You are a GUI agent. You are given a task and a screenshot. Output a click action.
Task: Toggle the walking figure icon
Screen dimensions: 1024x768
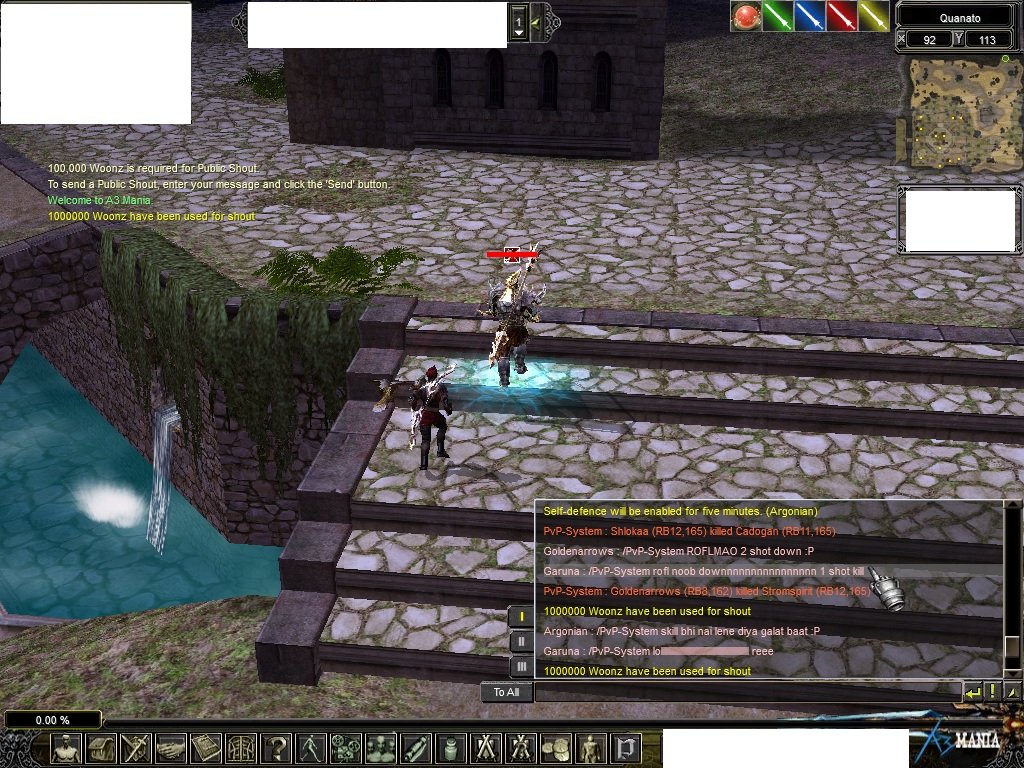pos(311,748)
